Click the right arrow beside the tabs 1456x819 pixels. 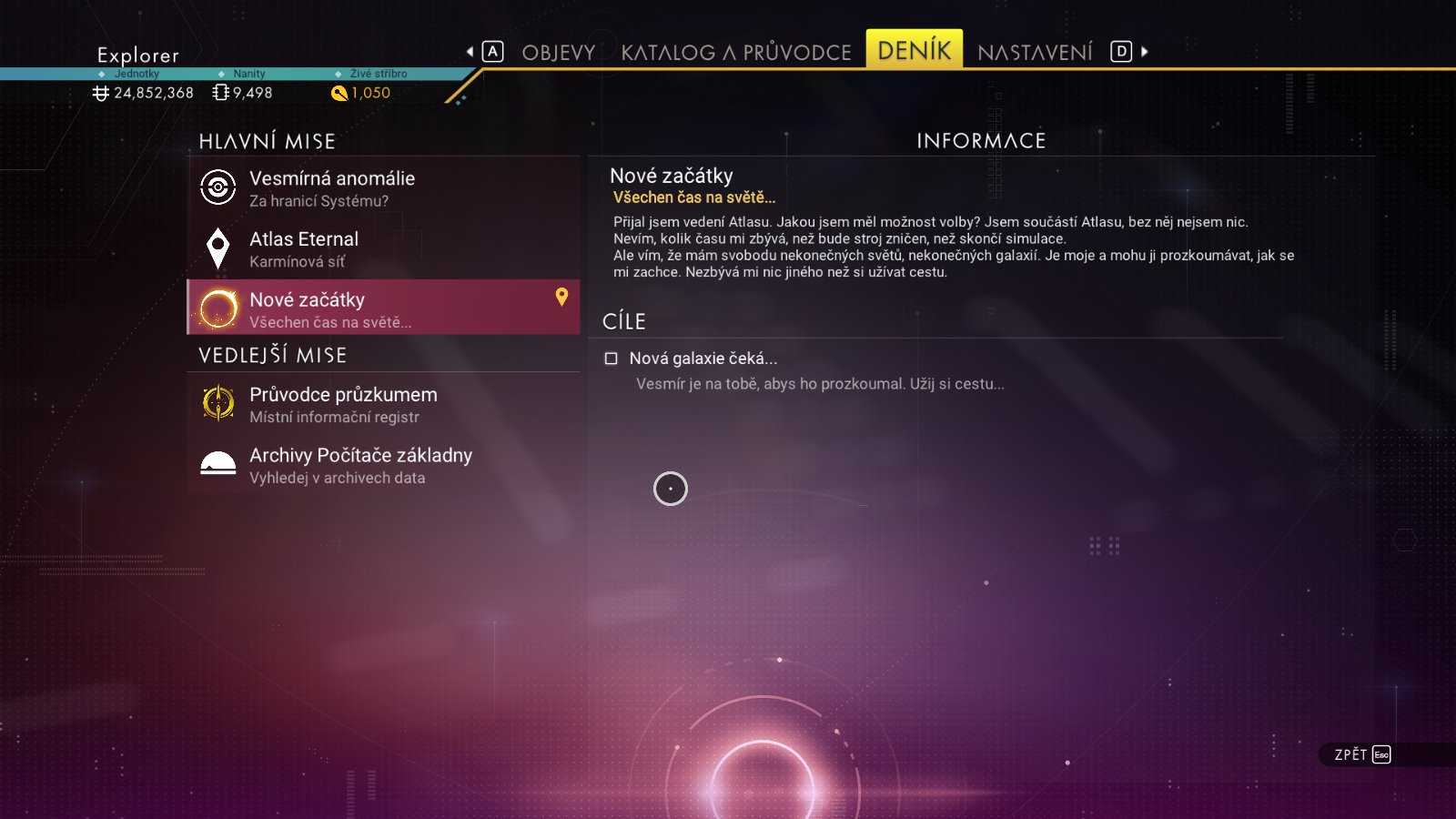coord(1145,52)
